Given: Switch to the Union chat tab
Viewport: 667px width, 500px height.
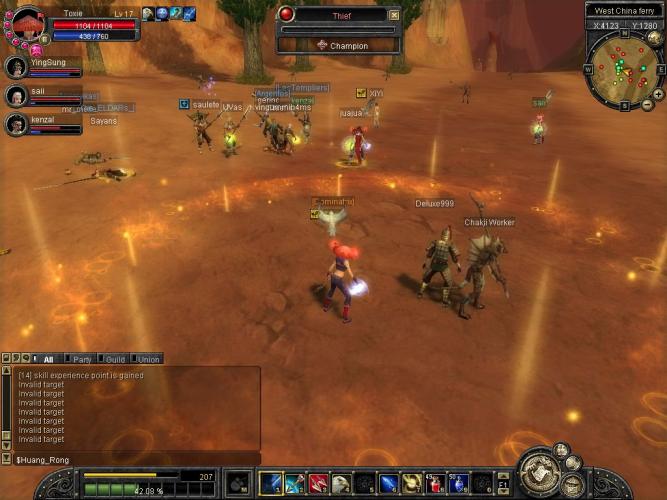Looking at the screenshot, I should click(148, 359).
